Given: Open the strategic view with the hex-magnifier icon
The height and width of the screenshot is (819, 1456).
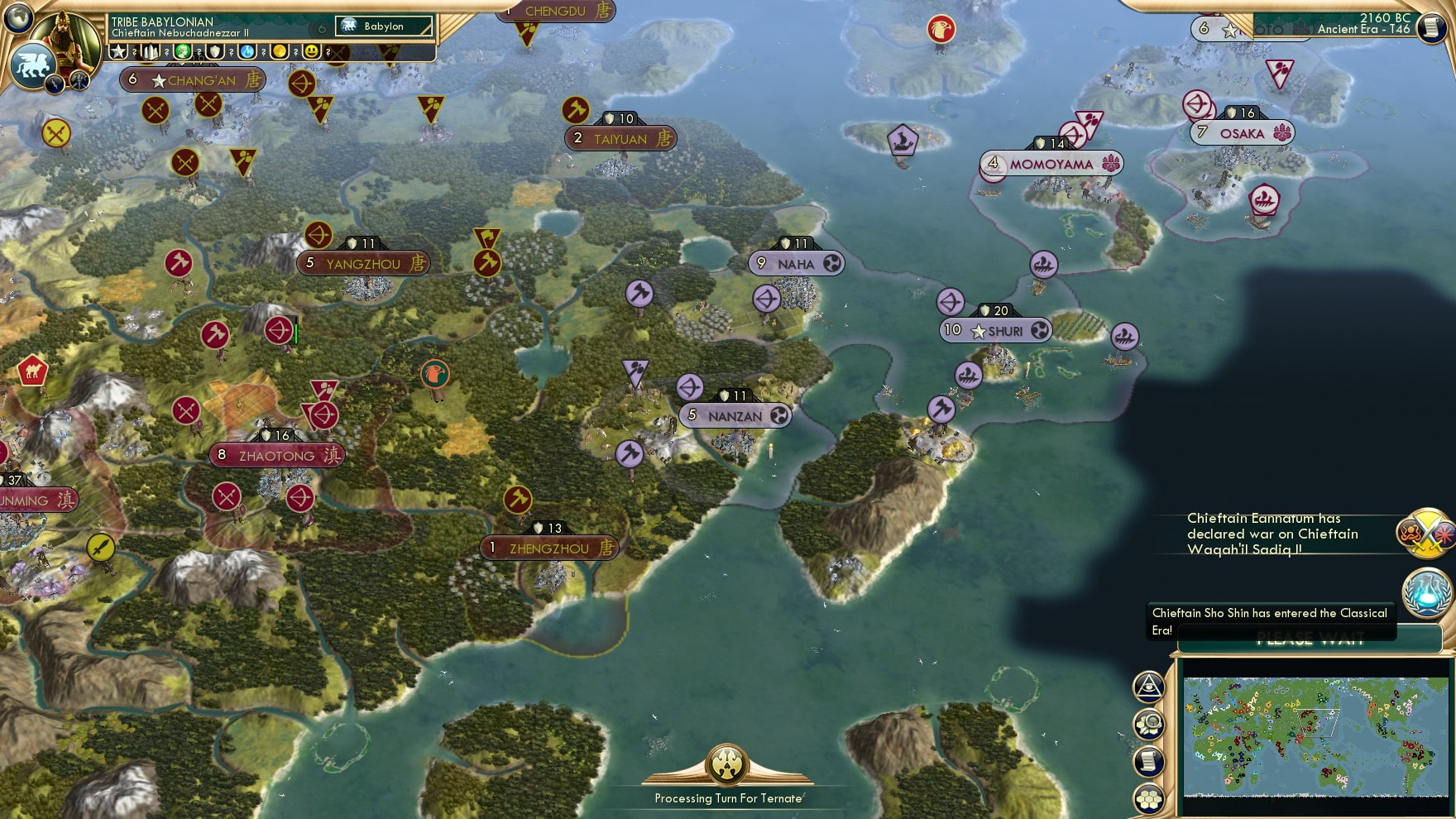Looking at the screenshot, I should [1148, 723].
